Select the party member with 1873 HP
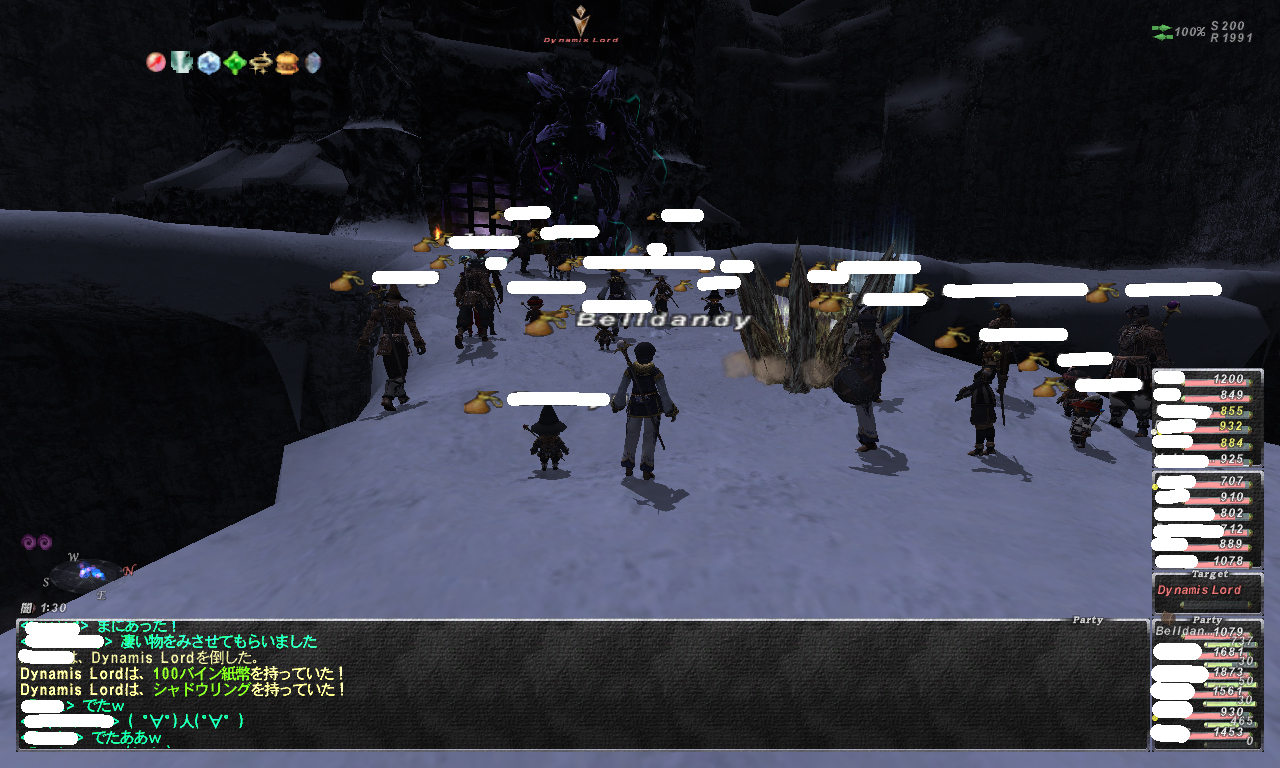1280x768 pixels. pos(1207,672)
